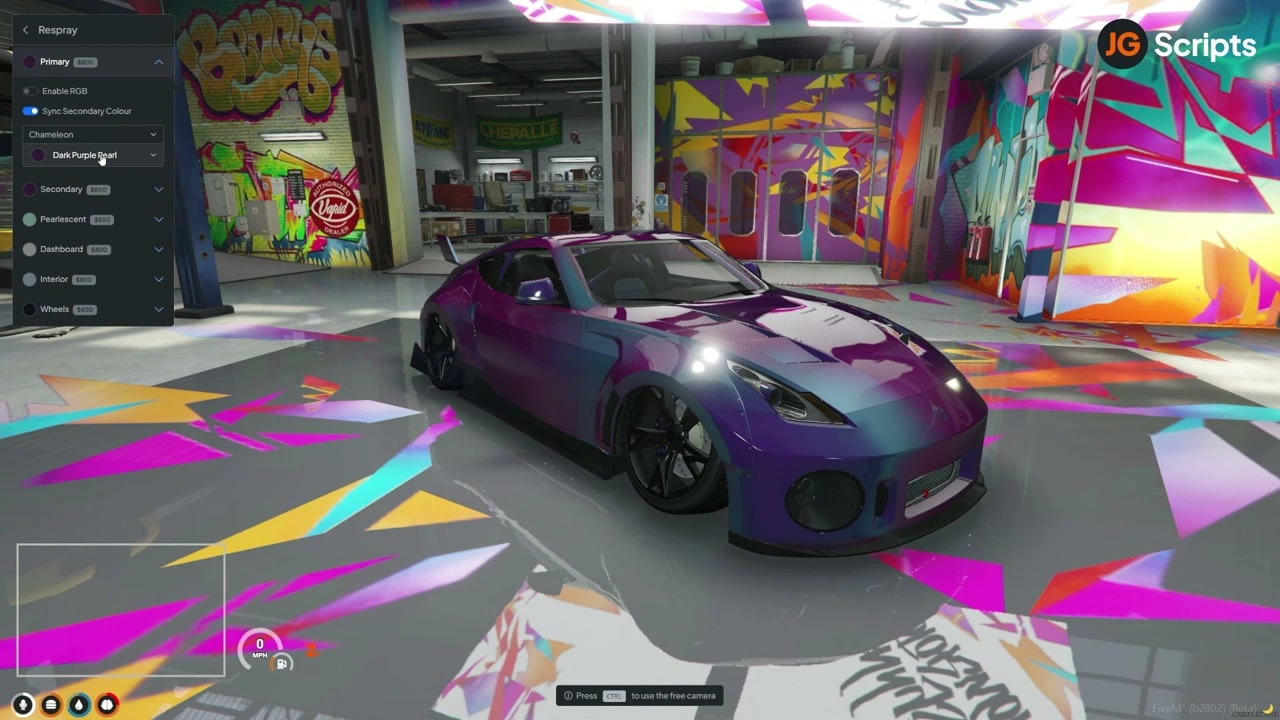Screen dimensions: 1280x720
Task: Click the microphone voice status icon
Action: click(x=22, y=705)
